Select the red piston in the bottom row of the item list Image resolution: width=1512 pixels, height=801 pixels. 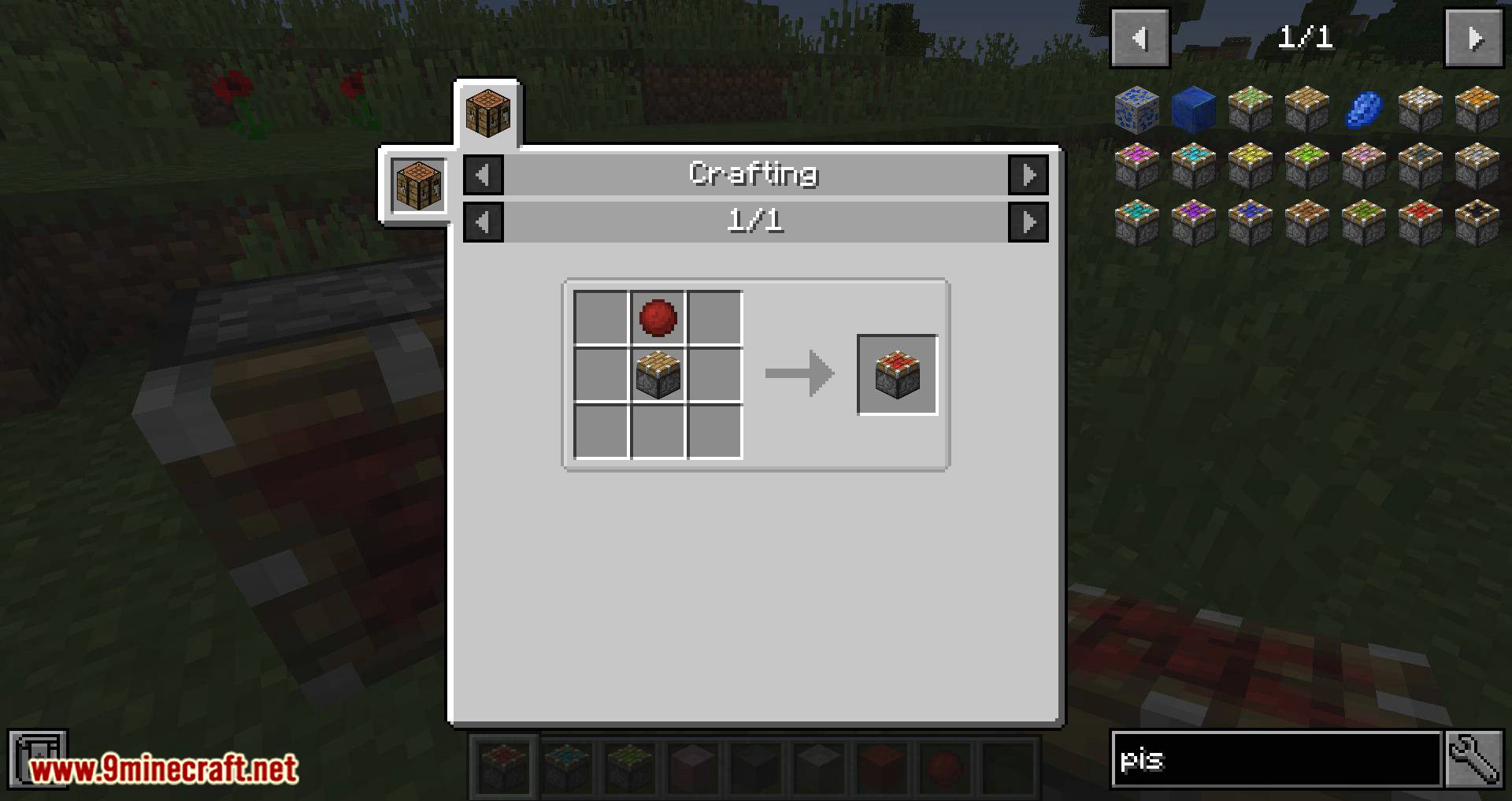pos(1422,220)
